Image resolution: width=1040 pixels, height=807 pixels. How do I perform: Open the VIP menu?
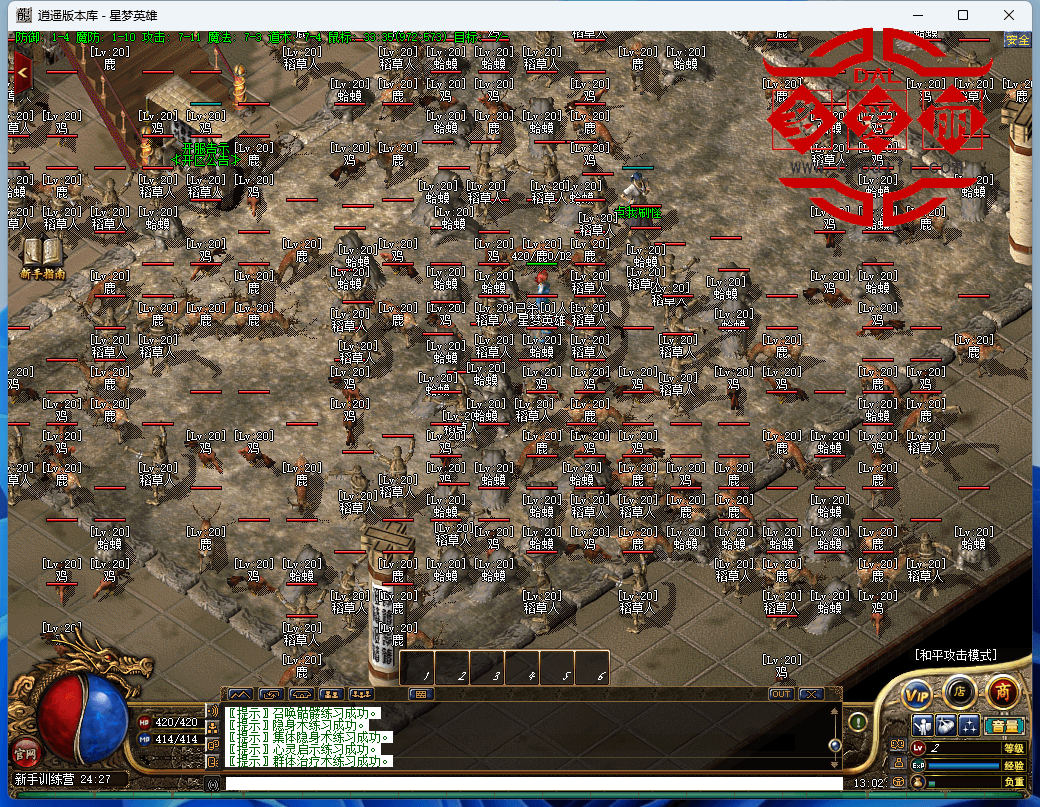(x=917, y=692)
